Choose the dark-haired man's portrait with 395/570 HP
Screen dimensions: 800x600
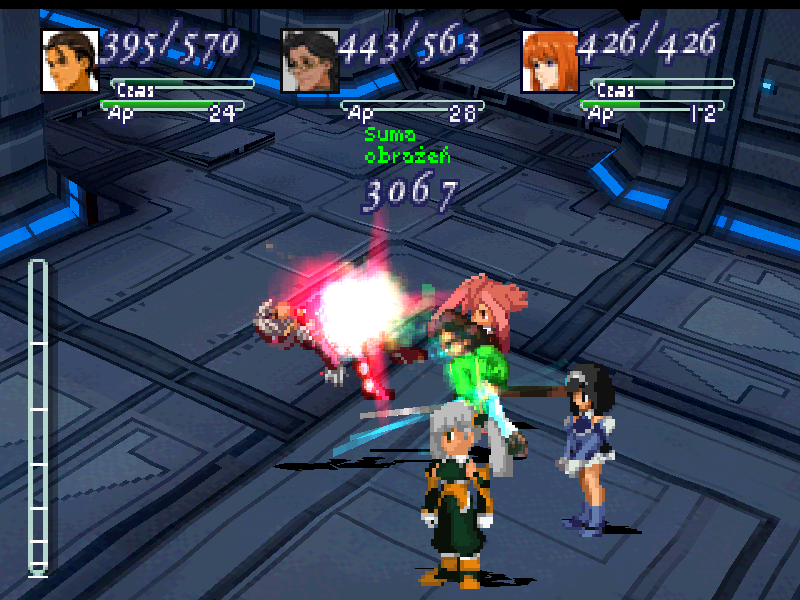[x=70, y=61]
